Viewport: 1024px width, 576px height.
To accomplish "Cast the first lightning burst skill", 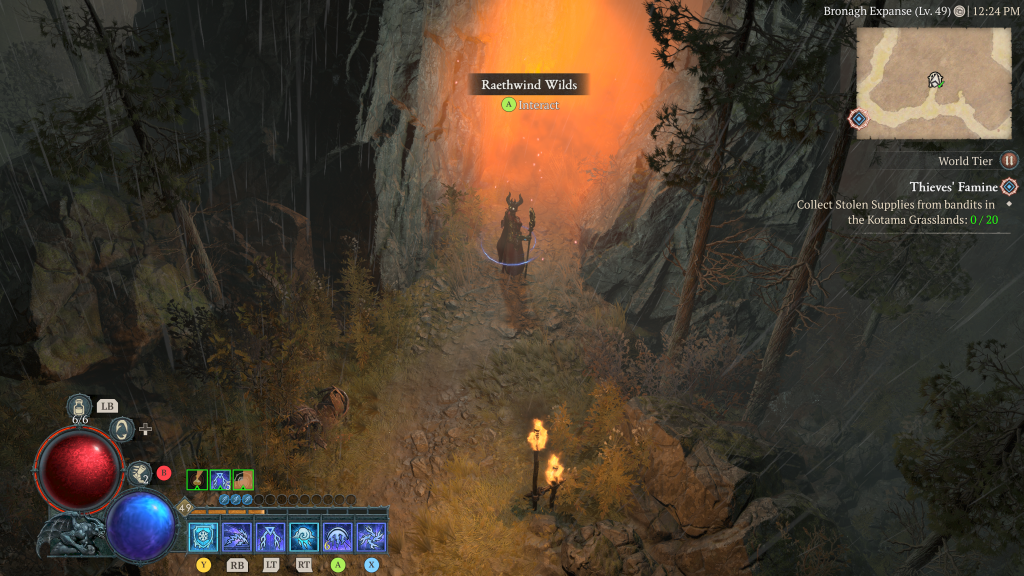I will point(237,537).
